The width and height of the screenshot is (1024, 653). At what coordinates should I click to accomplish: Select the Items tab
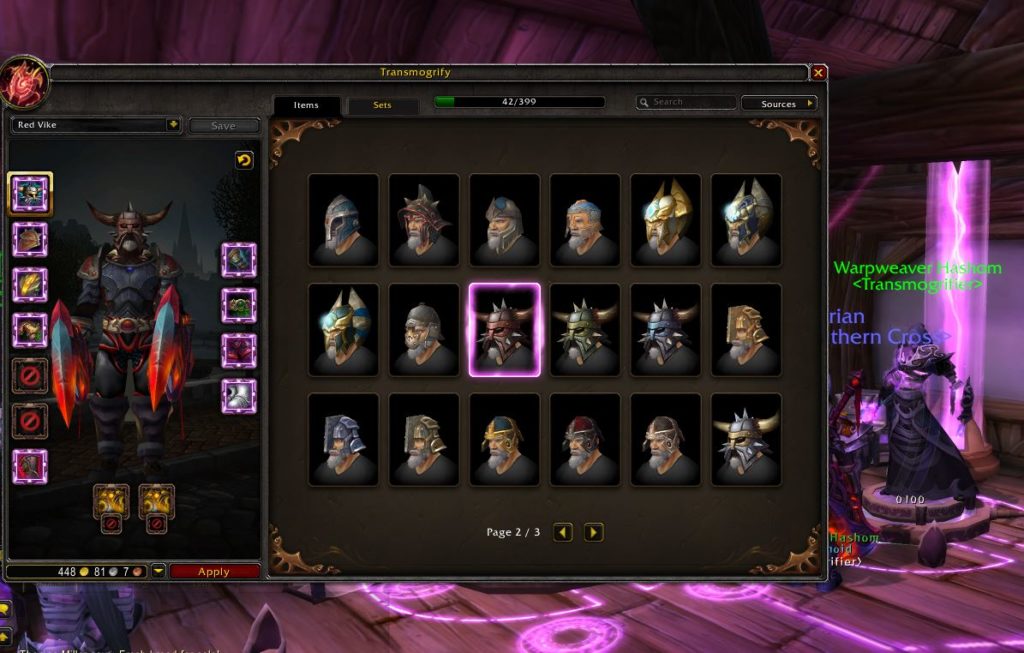click(x=306, y=105)
